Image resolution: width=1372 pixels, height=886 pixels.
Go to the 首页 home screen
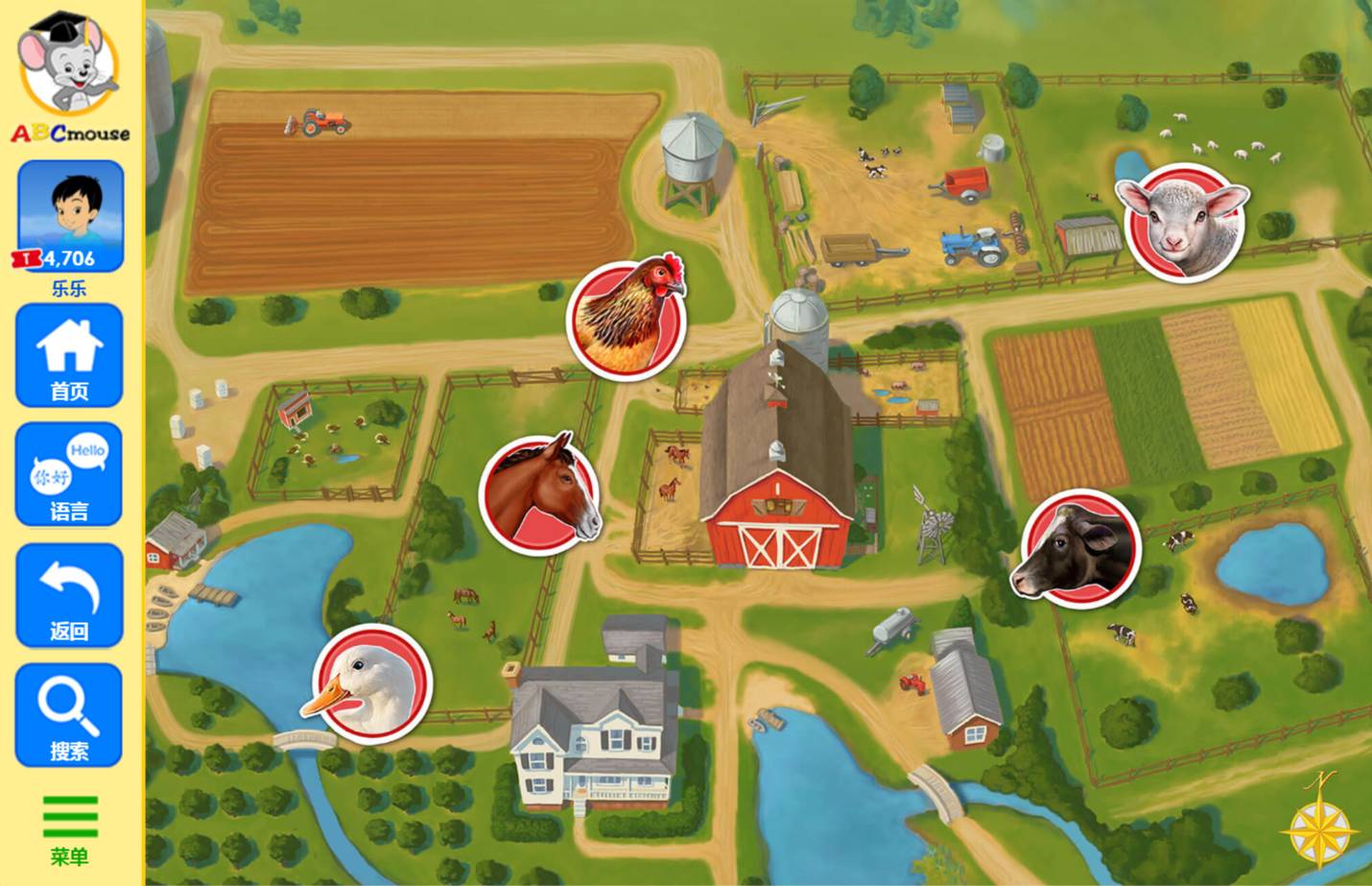[69, 356]
